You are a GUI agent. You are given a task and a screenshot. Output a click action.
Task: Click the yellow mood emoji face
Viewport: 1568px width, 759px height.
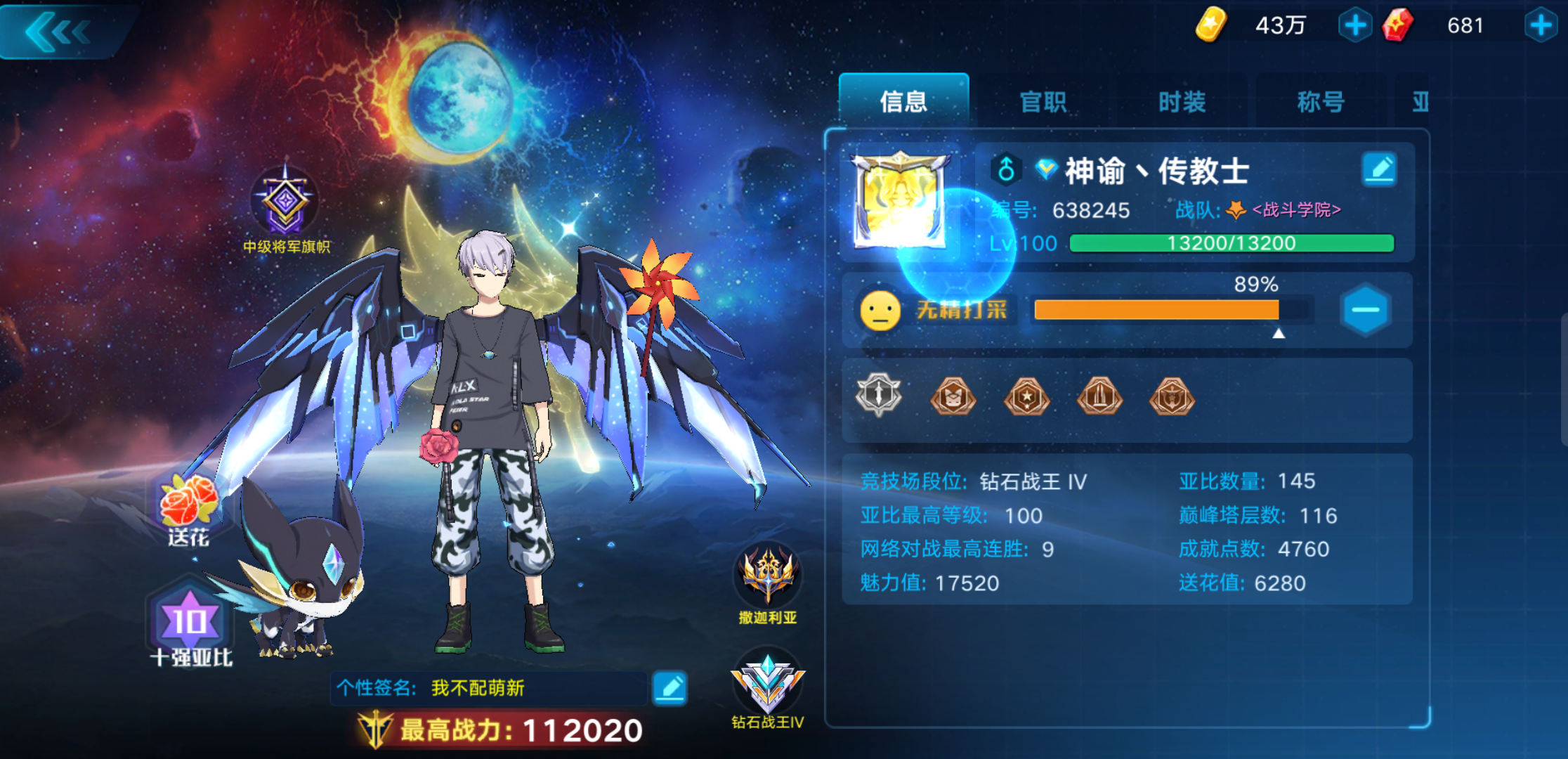point(881,311)
